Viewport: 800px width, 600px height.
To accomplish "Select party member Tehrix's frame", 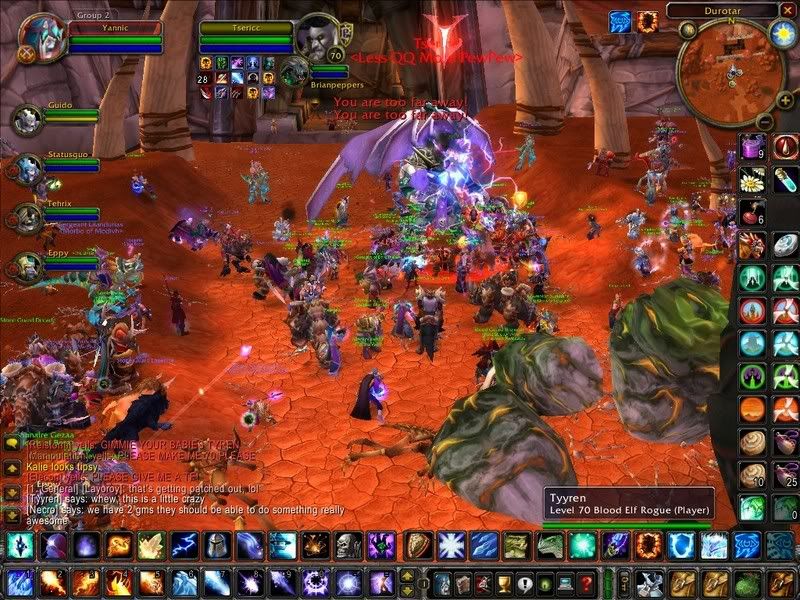I will 26,218.
